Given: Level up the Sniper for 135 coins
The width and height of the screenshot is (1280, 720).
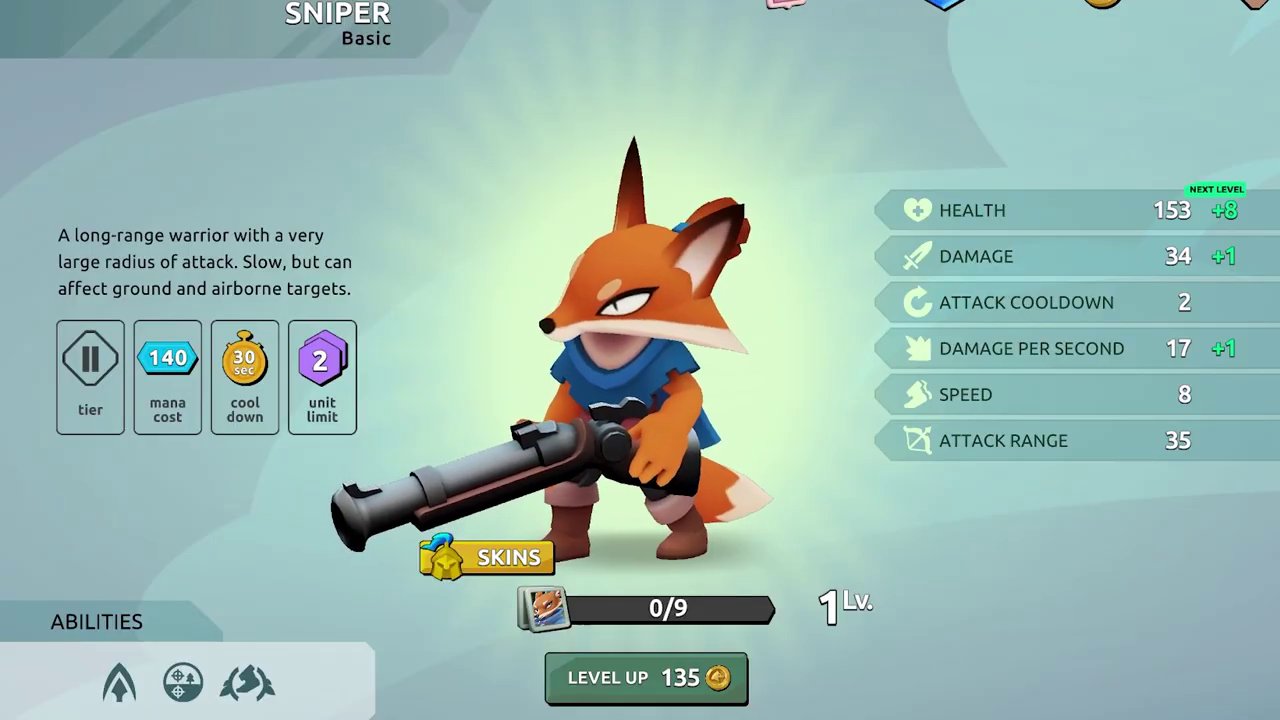Looking at the screenshot, I should coord(646,678).
